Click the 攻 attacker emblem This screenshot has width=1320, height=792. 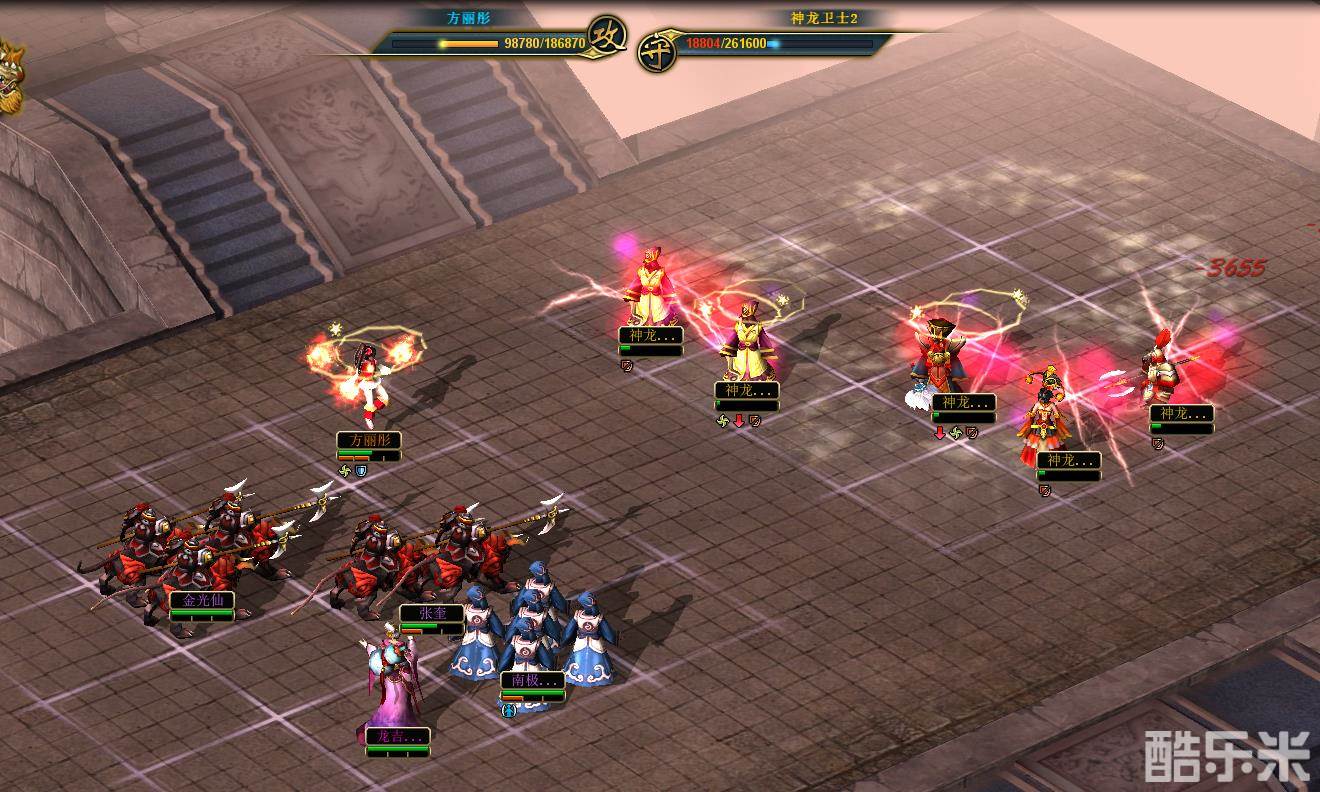(607, 38)
